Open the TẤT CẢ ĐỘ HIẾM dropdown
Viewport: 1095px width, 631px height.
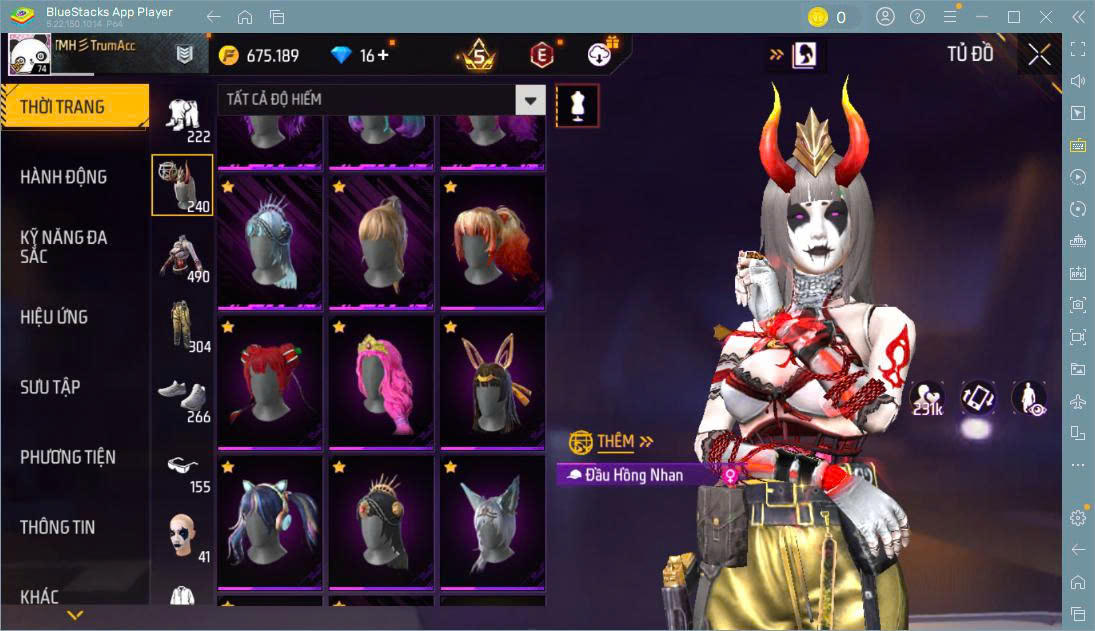[531, 99]
